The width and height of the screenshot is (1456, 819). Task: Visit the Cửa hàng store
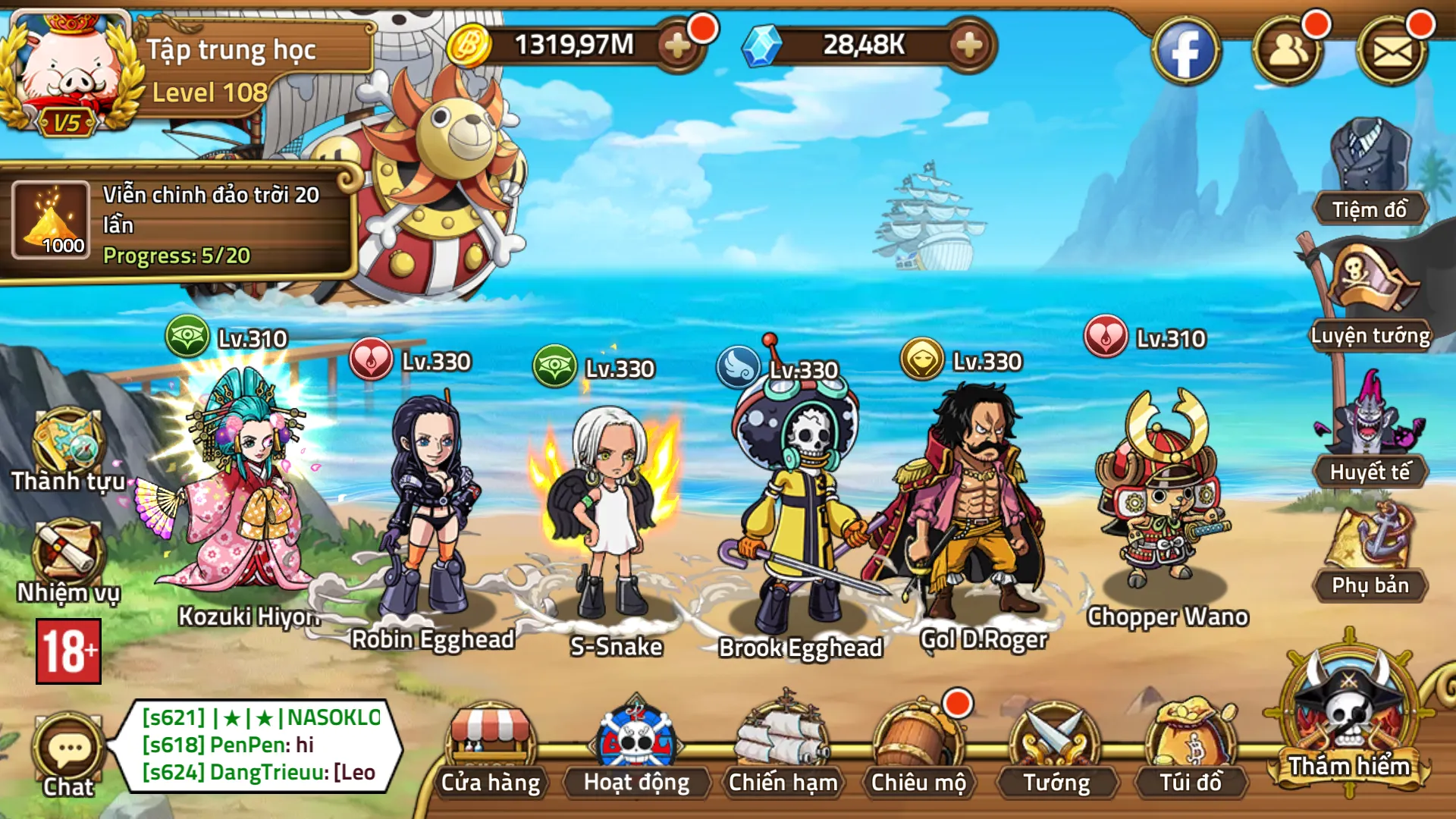click(491, 747)
